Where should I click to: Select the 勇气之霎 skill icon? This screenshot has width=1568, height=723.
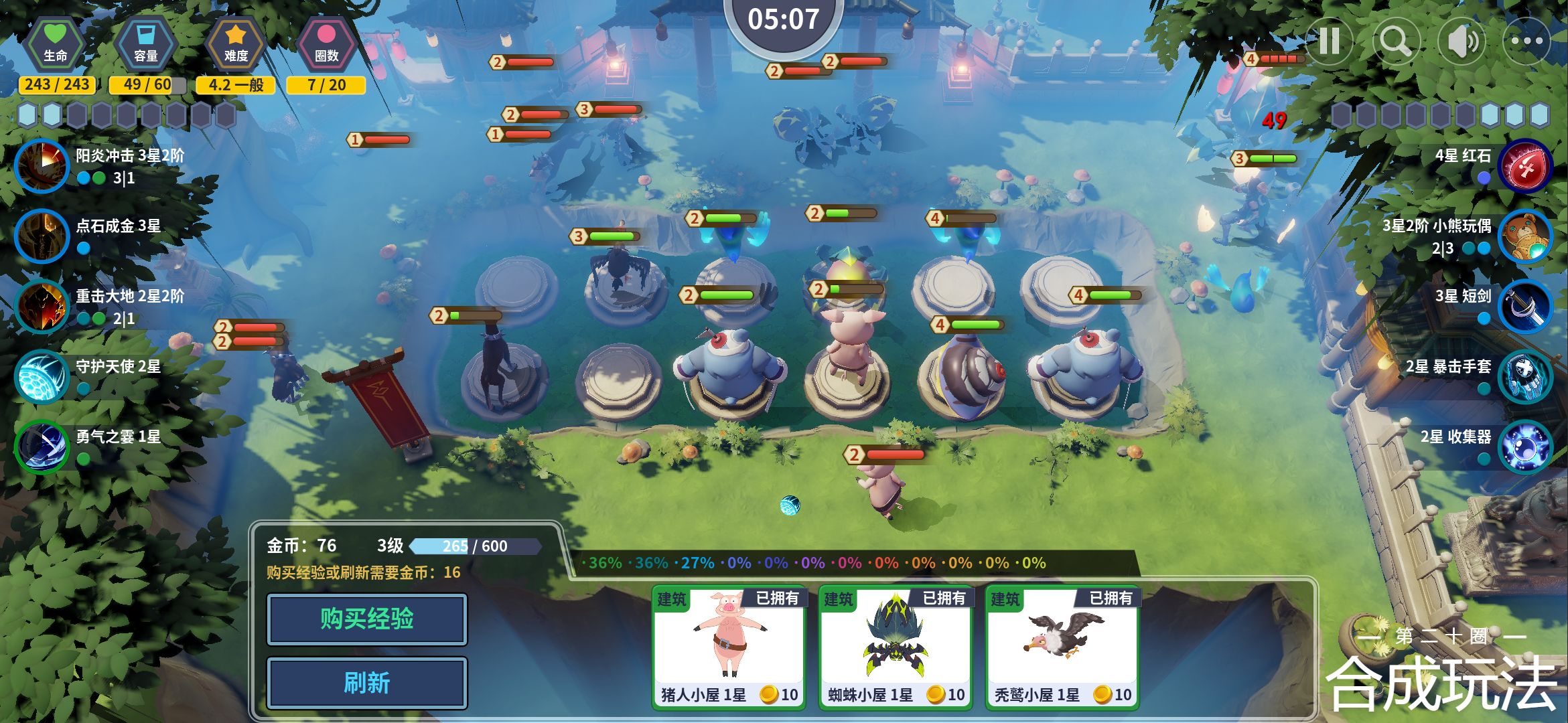(x=42, y=447)
